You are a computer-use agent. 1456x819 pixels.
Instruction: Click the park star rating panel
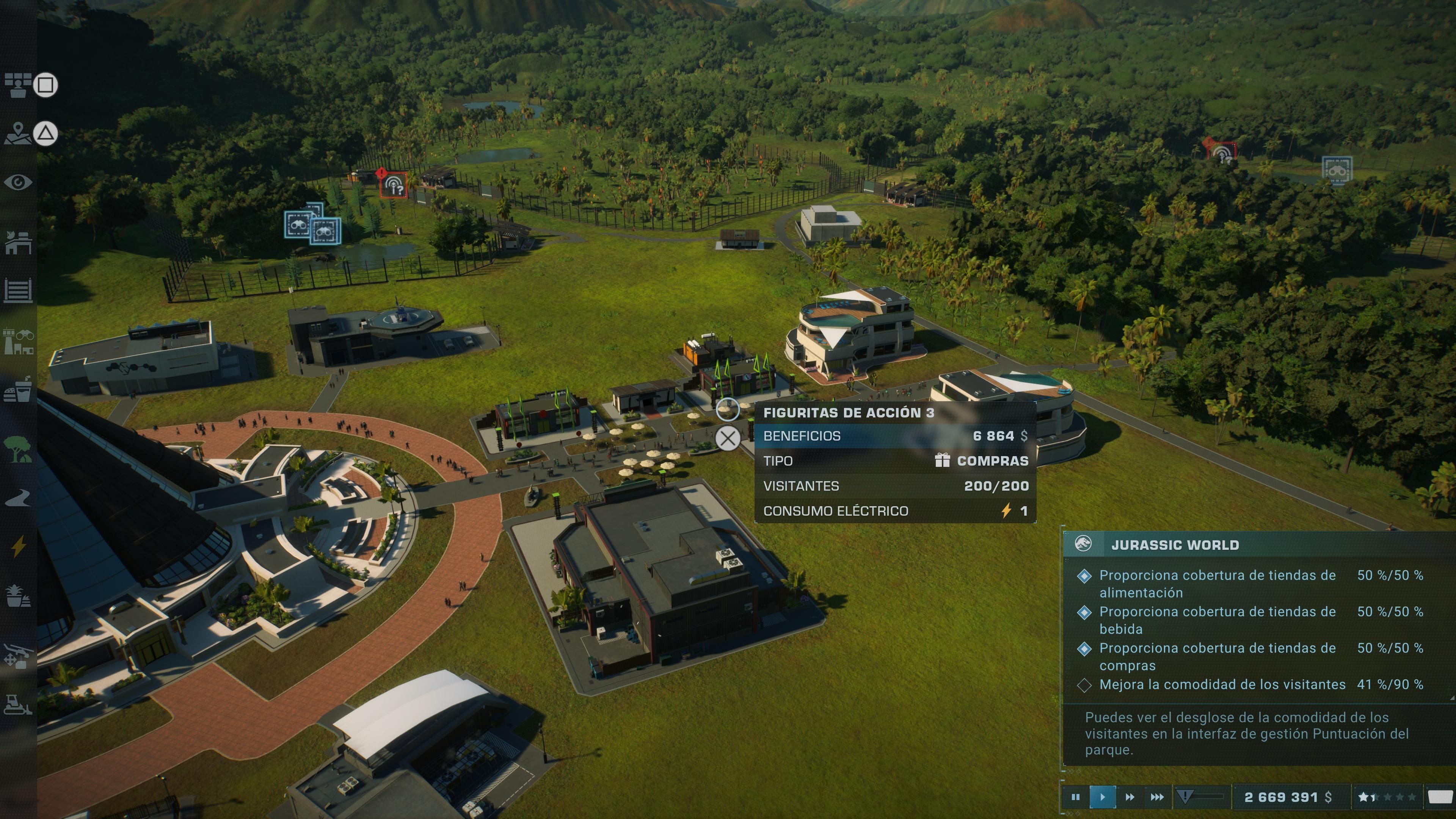[1387, 797]
